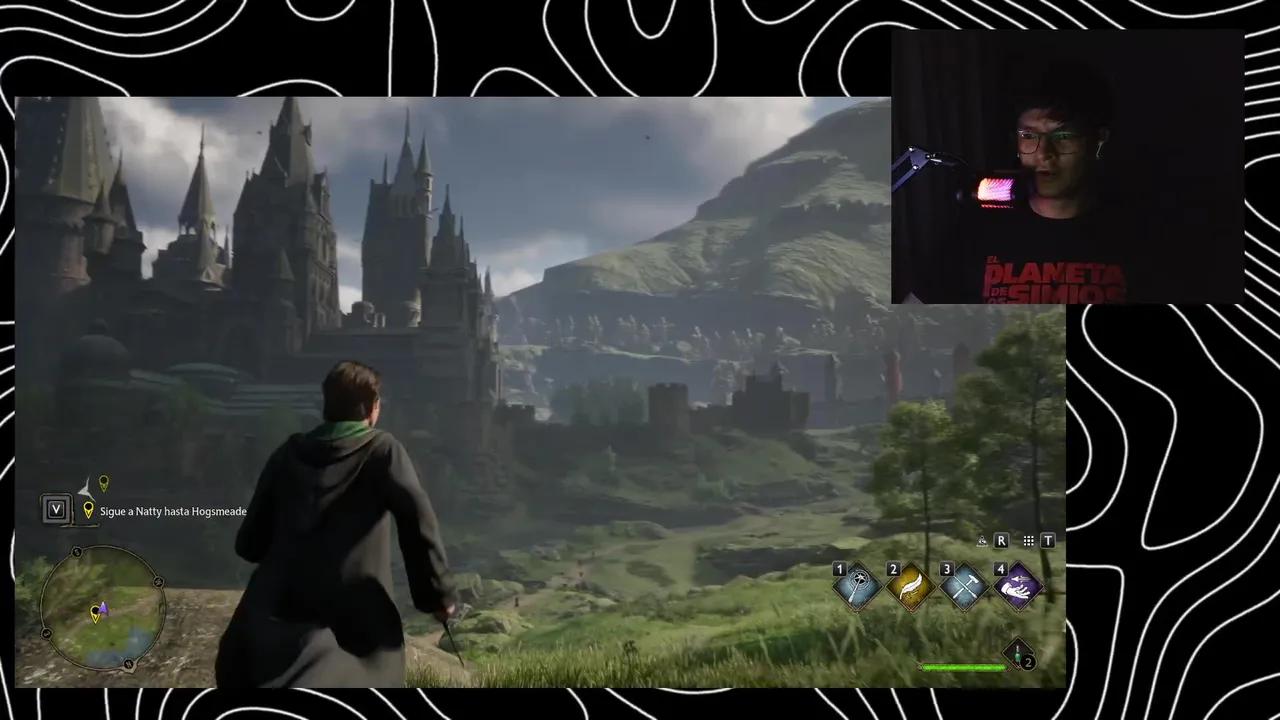The width and height of the screenshot is (1280, 720).
Task: Click the green potion progress bar
Action: [x=962, y=667]
